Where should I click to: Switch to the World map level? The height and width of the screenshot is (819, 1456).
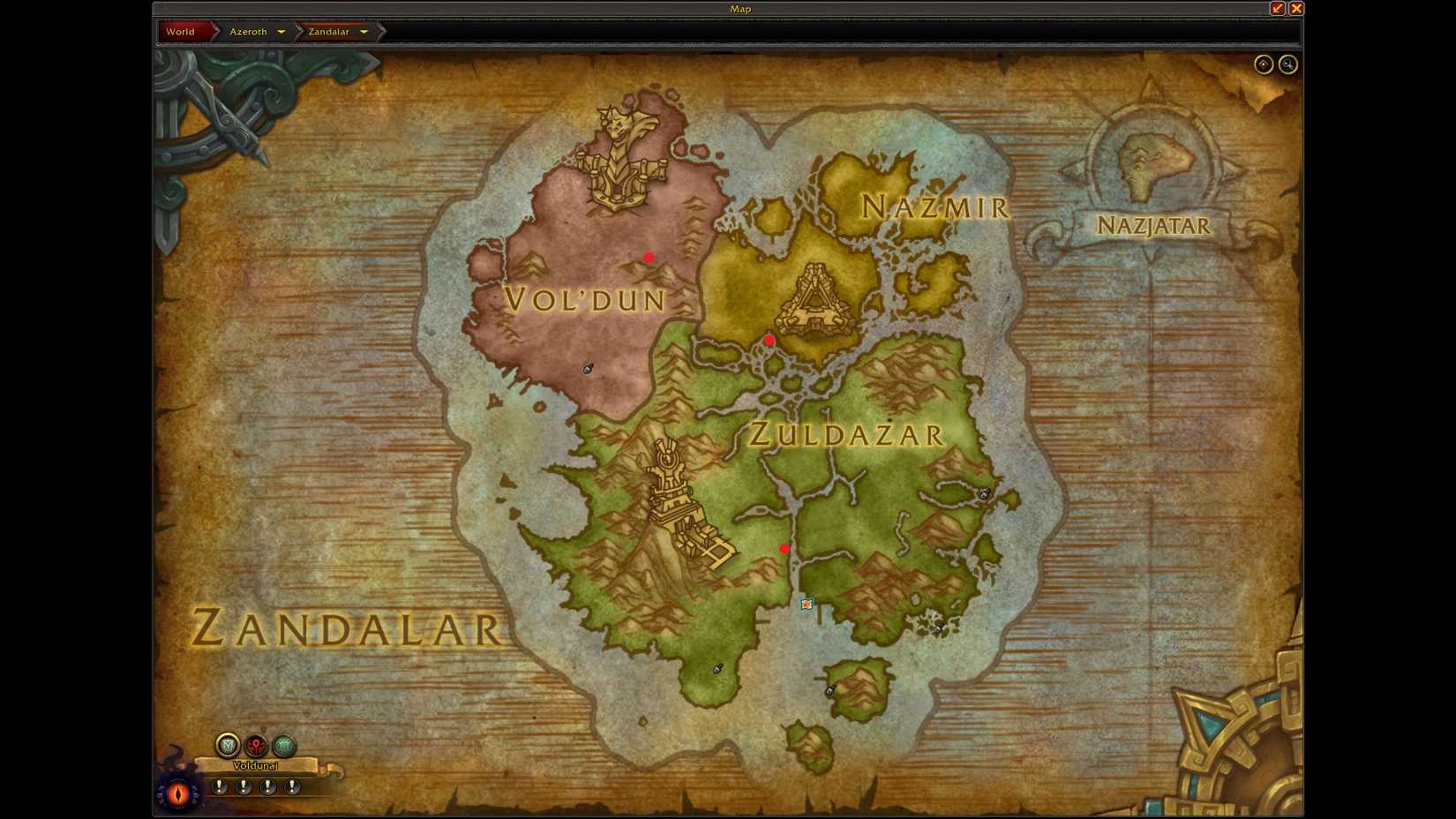181,31
